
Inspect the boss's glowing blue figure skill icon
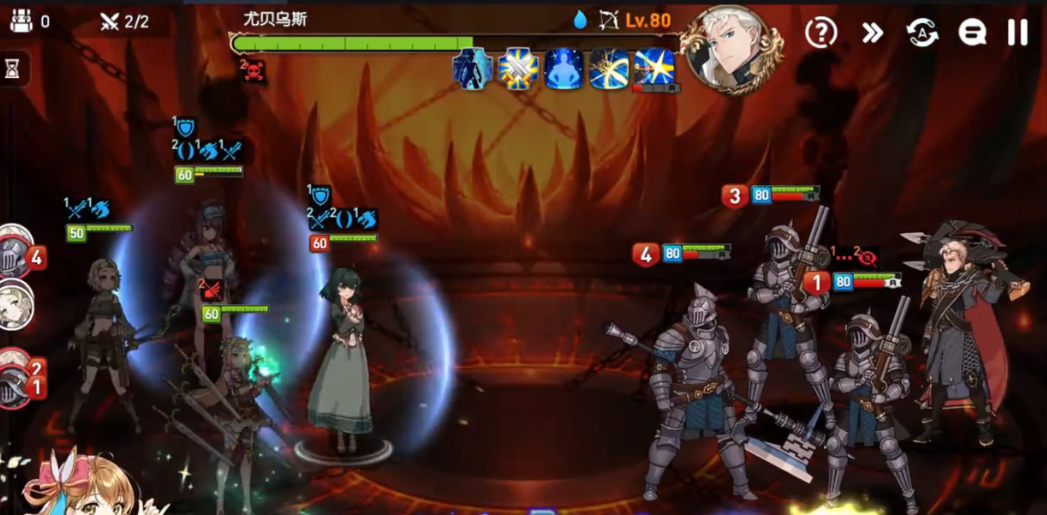564,68
